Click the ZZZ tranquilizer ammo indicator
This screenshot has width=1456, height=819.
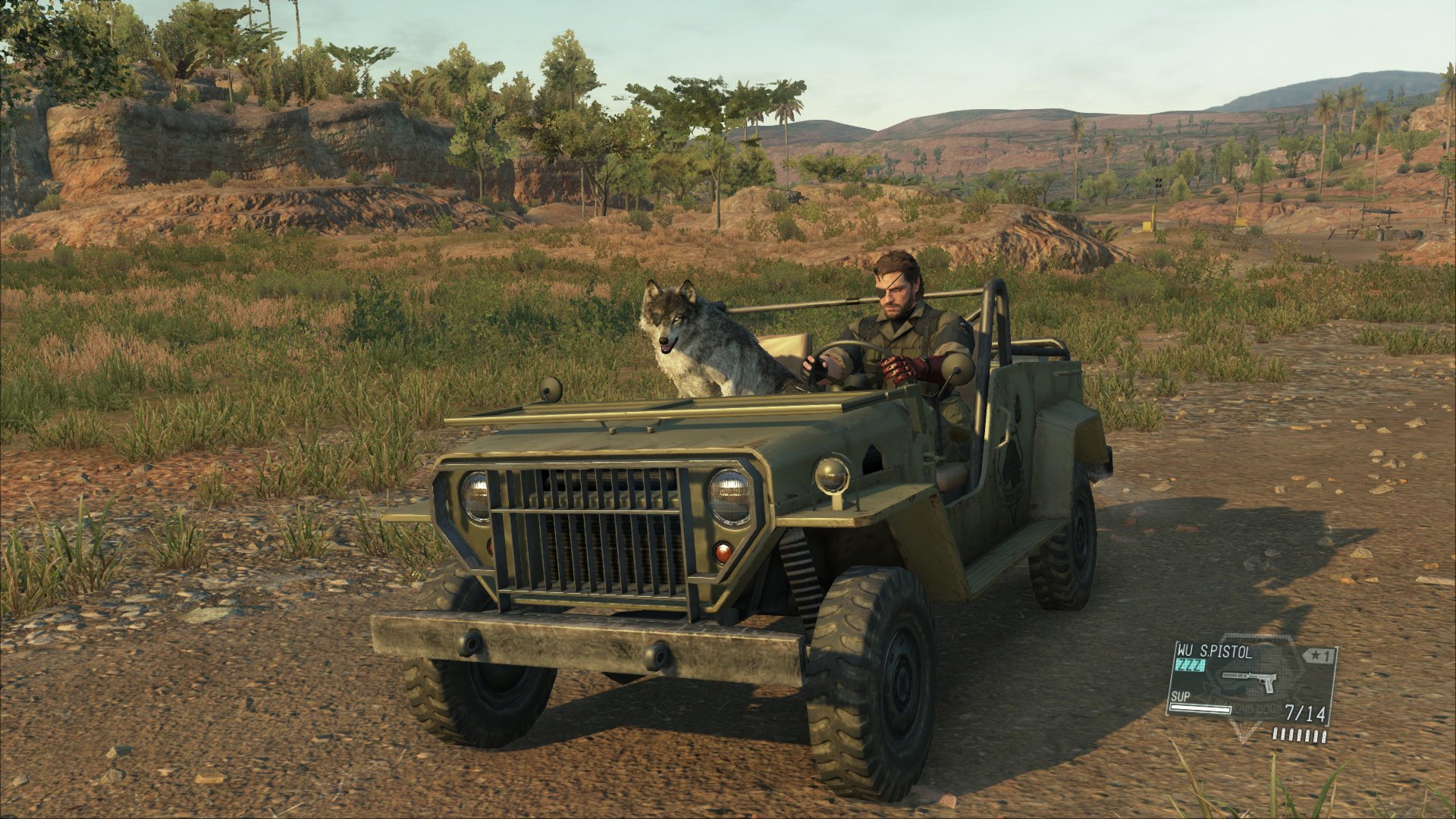(1189, 665)
